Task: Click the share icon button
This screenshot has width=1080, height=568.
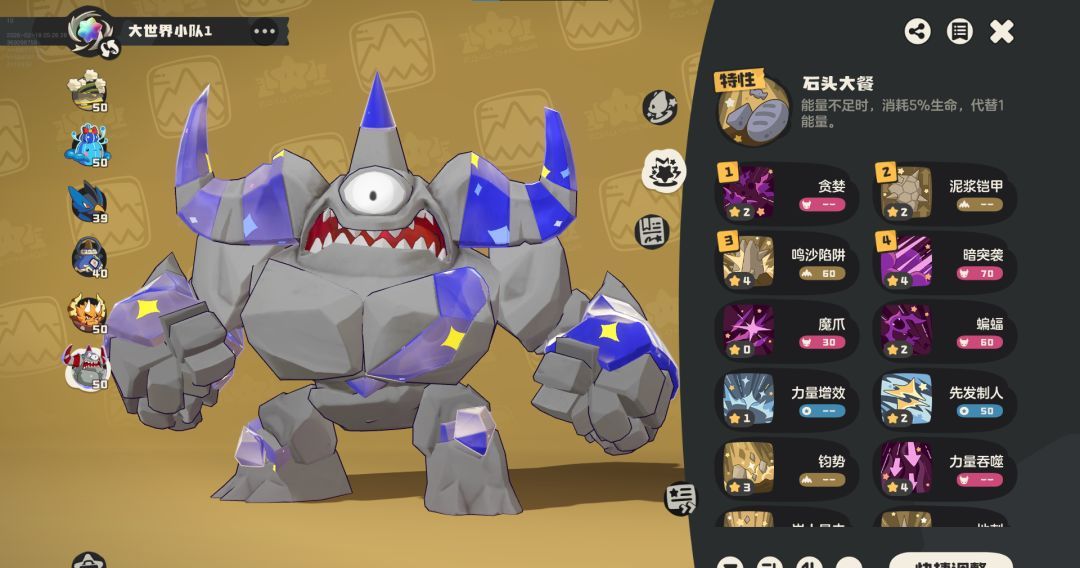Action: pyautogui.click(x=917, y=31)
